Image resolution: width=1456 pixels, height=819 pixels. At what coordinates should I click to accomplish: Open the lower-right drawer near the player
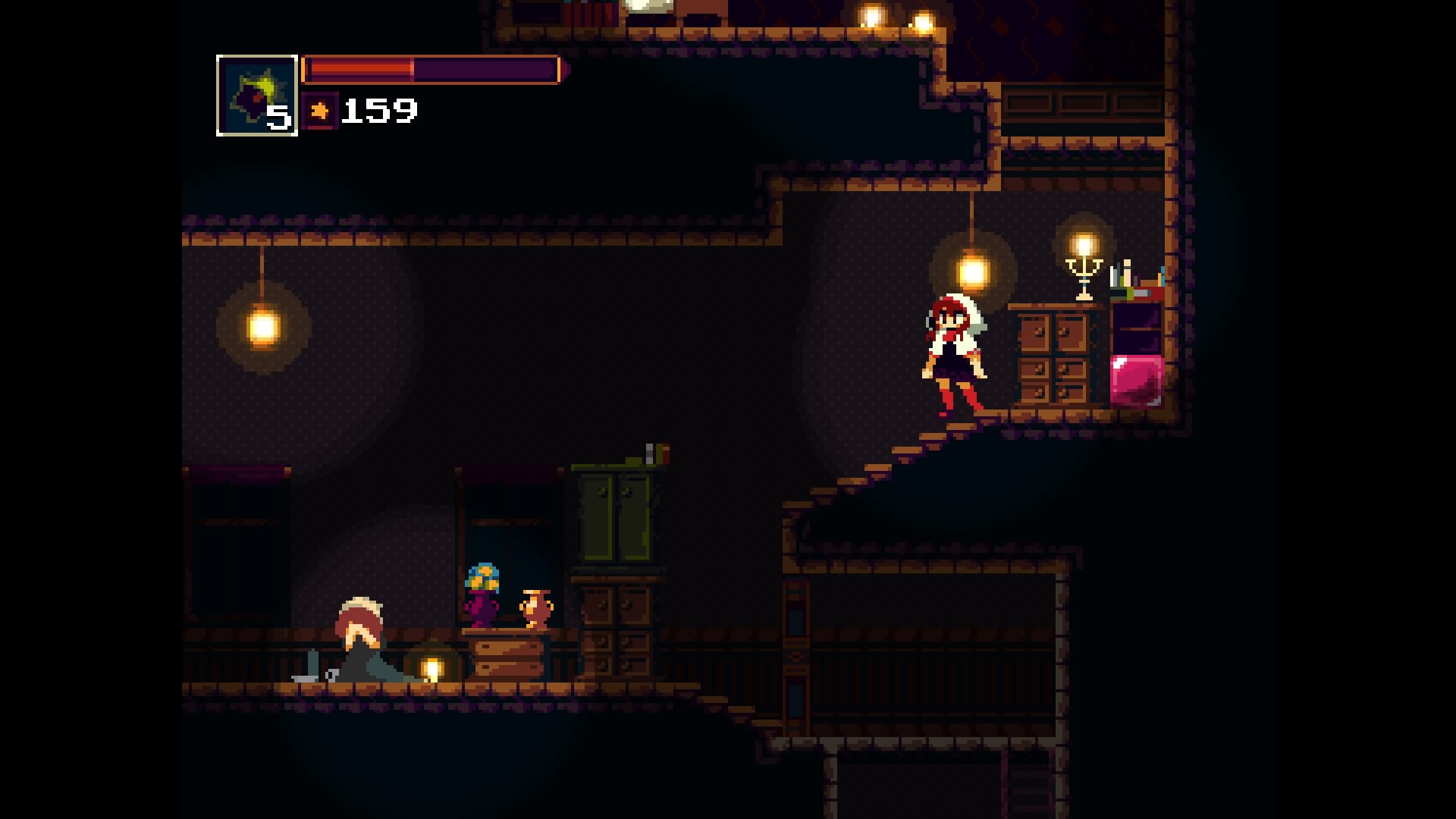1072,394
